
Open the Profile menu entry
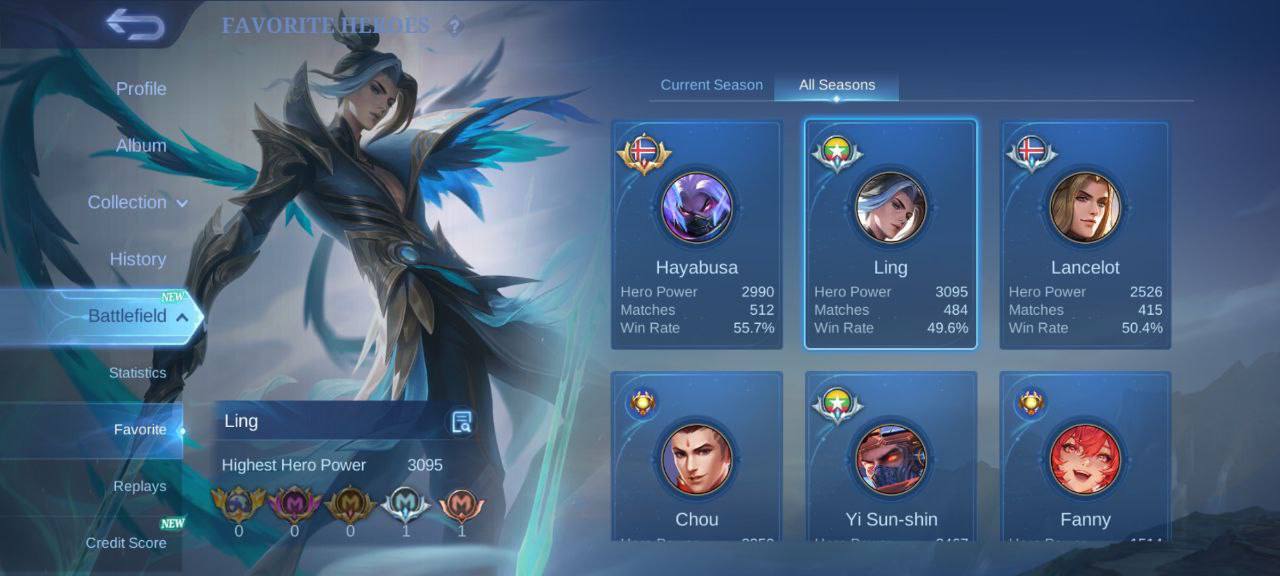pyautogui.click(x=141, y=89)
